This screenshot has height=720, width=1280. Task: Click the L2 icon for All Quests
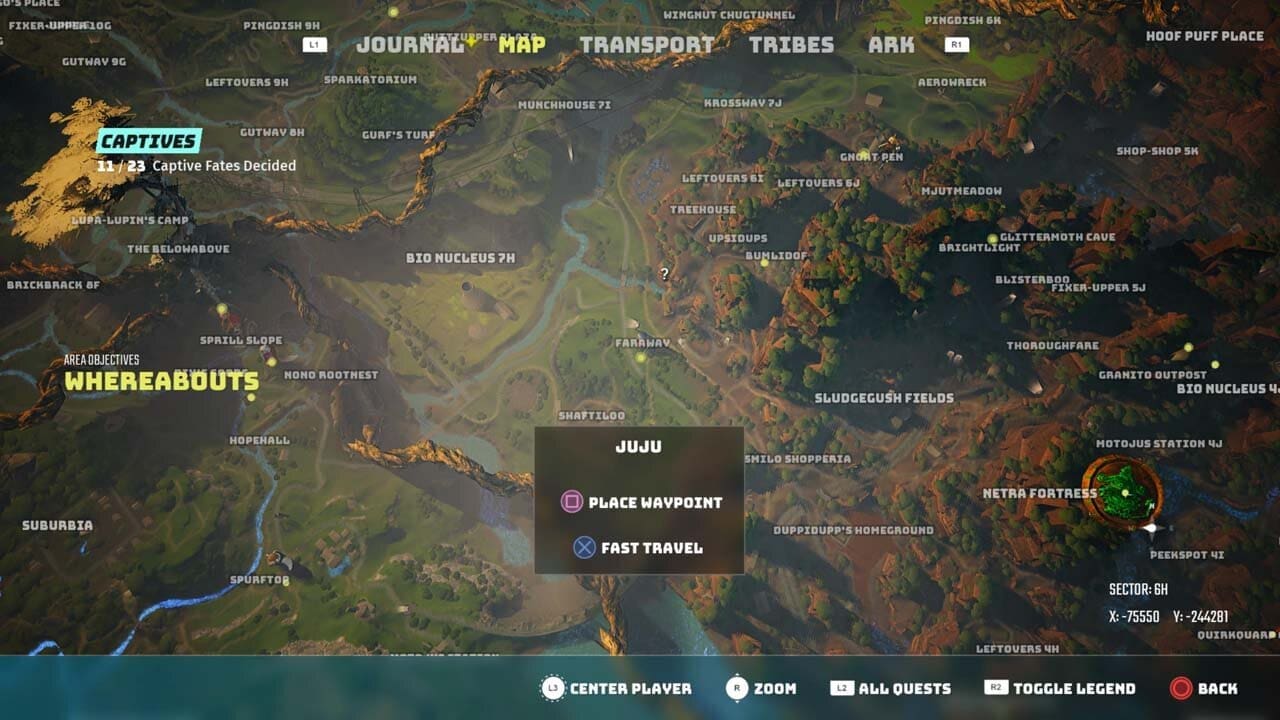843,688
